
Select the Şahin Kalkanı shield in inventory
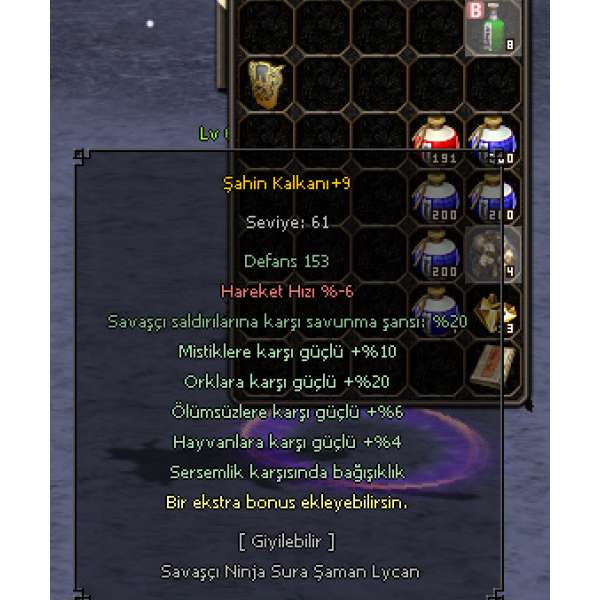pyautogui.click(x=267, y=82)
